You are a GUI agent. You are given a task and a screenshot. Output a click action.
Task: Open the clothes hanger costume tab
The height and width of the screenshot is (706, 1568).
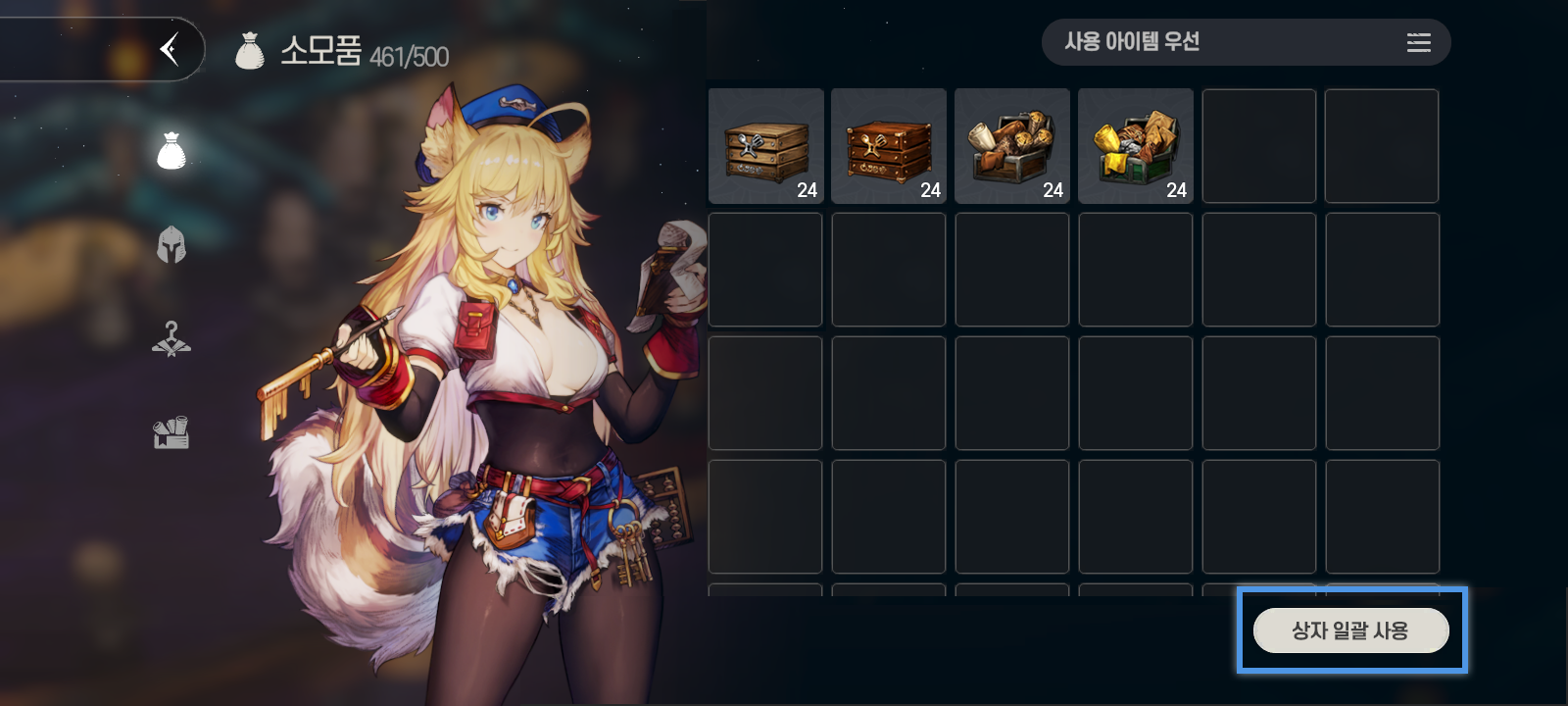(x=171, y=339)
